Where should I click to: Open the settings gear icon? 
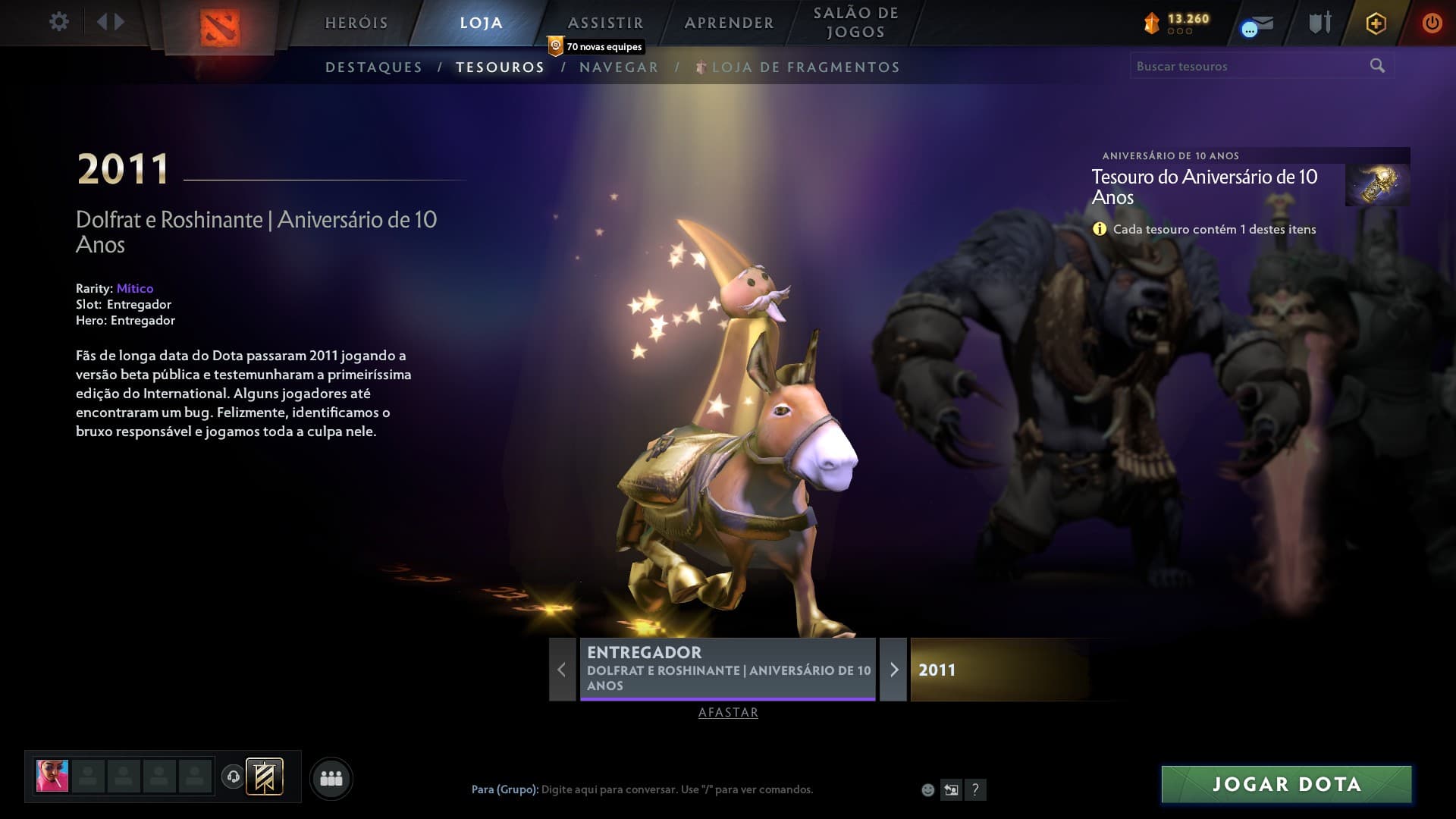coord(58,23)
